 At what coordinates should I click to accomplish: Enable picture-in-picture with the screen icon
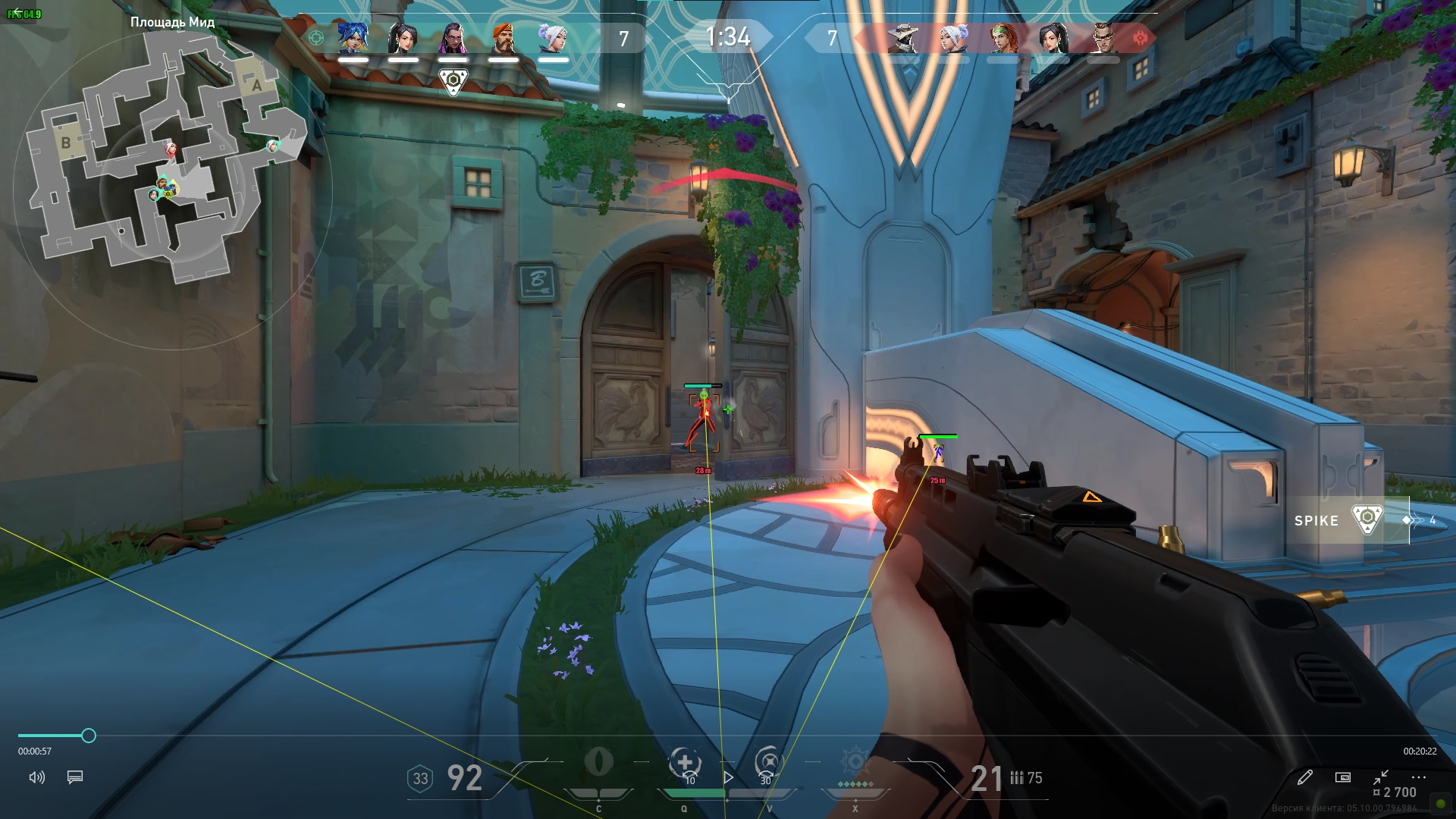coord(1342,777)
